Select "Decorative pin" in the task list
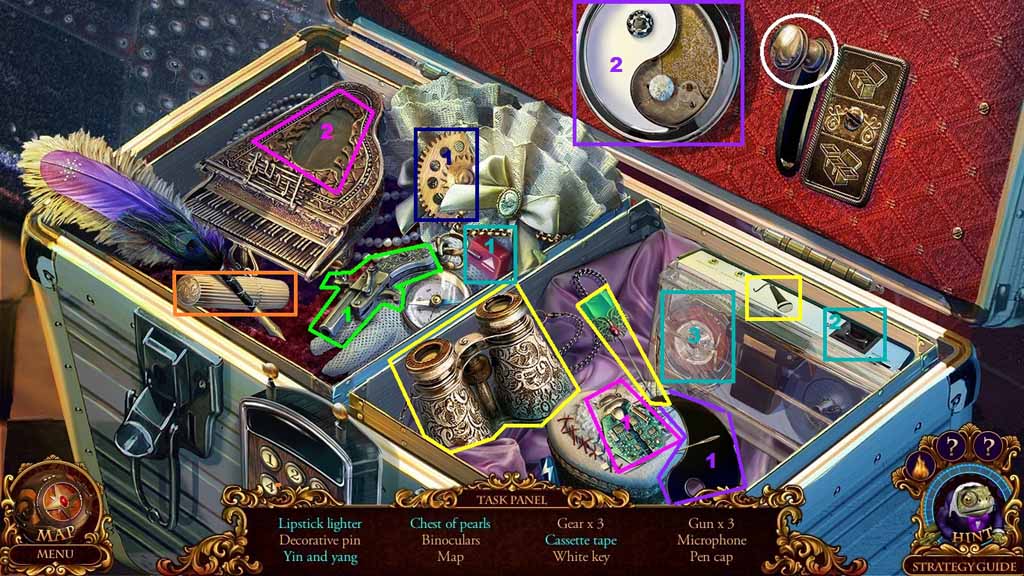1024x576 pixels. [x=320, y=540]
